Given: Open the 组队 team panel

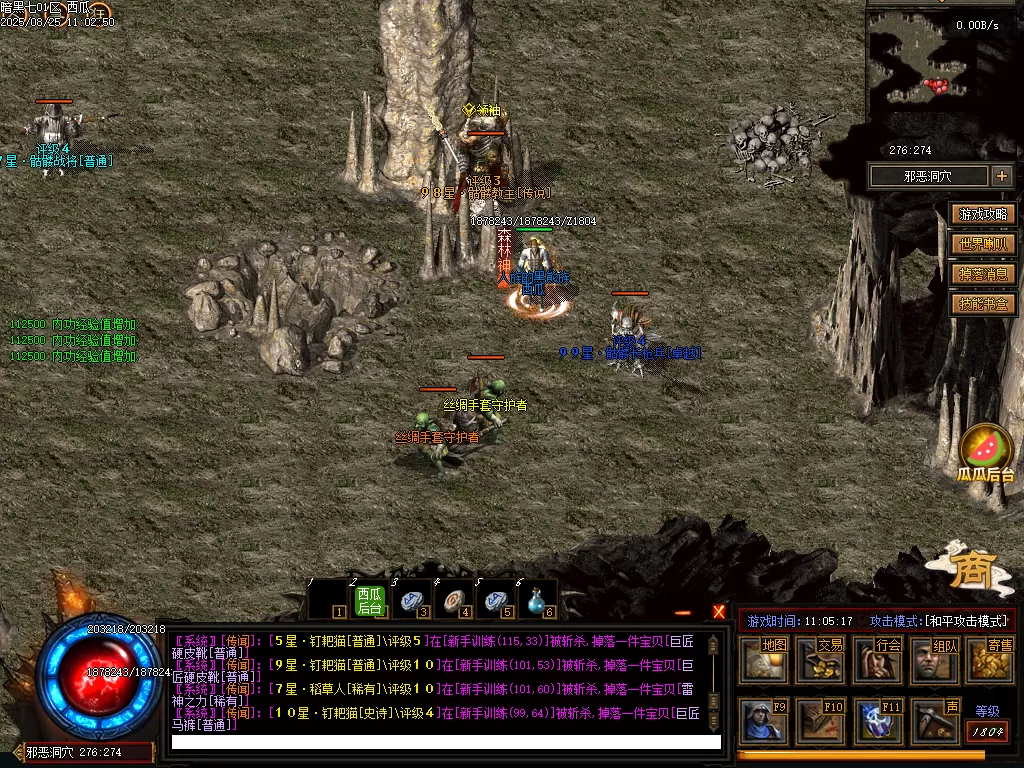Looking at the screenshot, I should [935, 661].
